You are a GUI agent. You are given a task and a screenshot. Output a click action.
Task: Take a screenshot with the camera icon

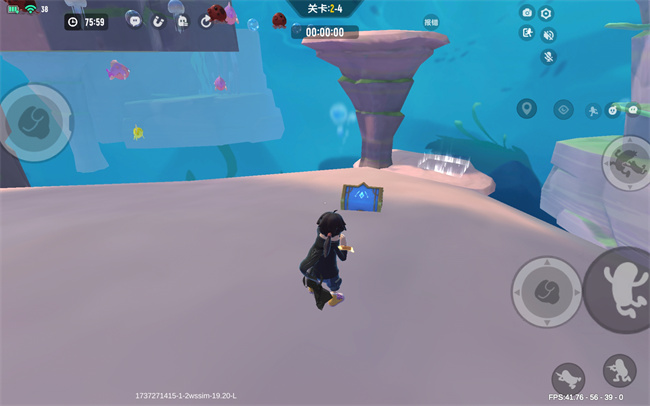[527, 13]
